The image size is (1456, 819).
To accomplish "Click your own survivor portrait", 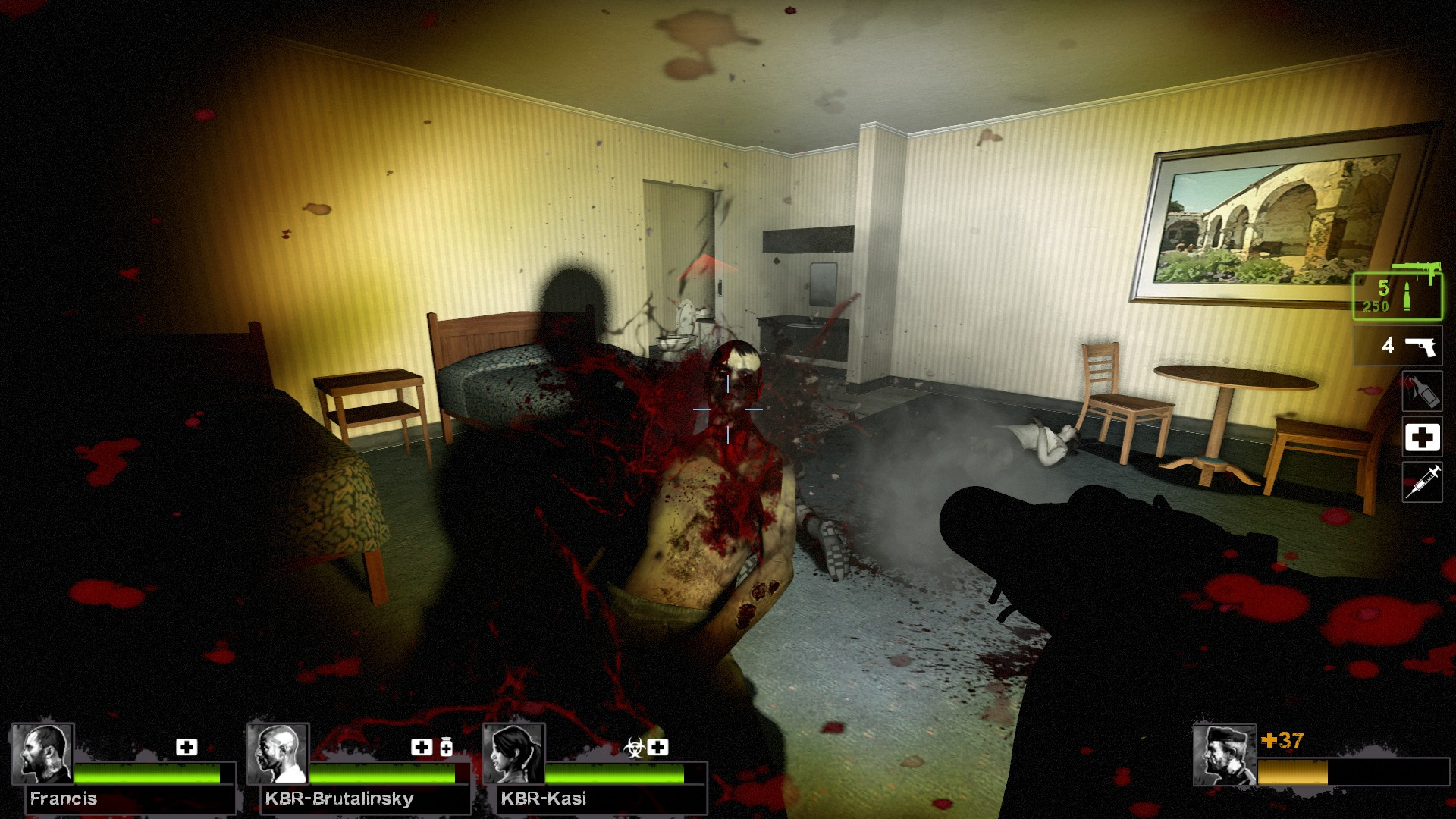I will 1224,755.
